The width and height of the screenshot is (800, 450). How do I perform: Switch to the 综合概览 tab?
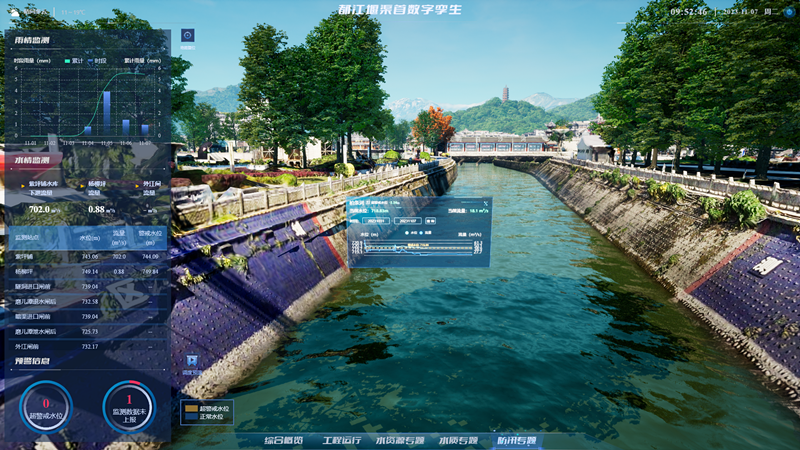click(283, 440)
